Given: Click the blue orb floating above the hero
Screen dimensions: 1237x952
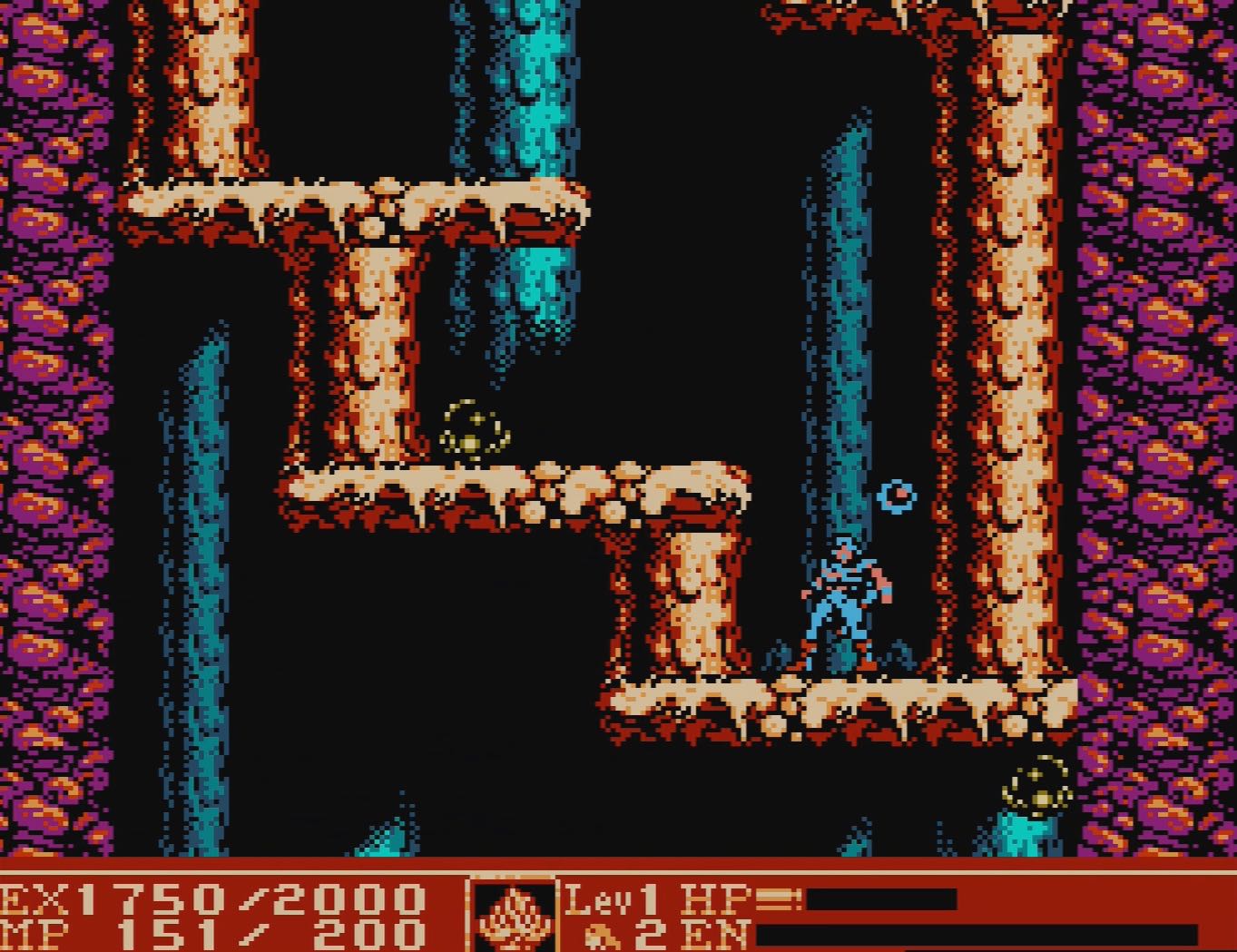Looking at the screenshot, I should click(x=896, y=496).
